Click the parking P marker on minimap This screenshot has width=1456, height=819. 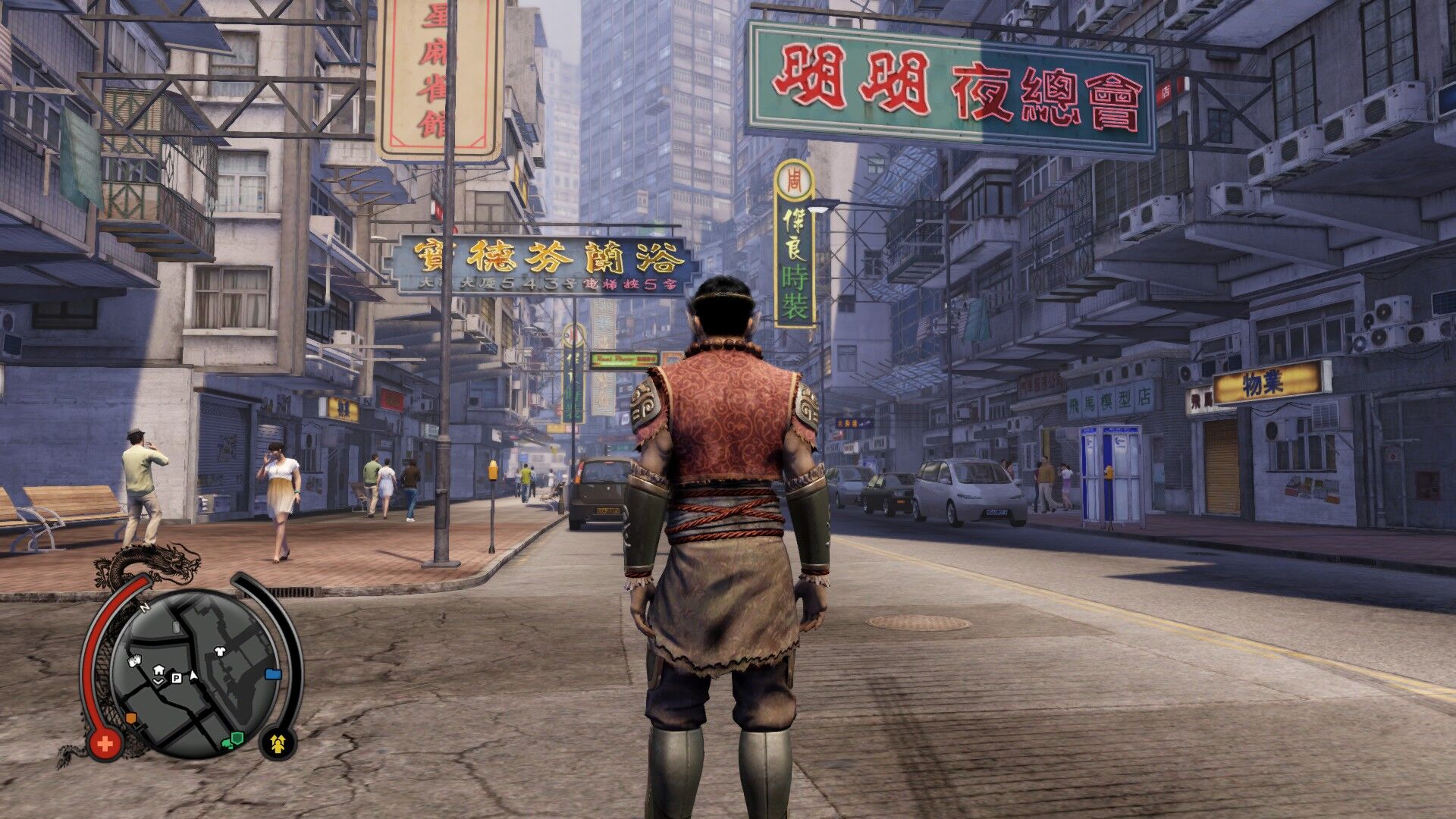[176, 678]
